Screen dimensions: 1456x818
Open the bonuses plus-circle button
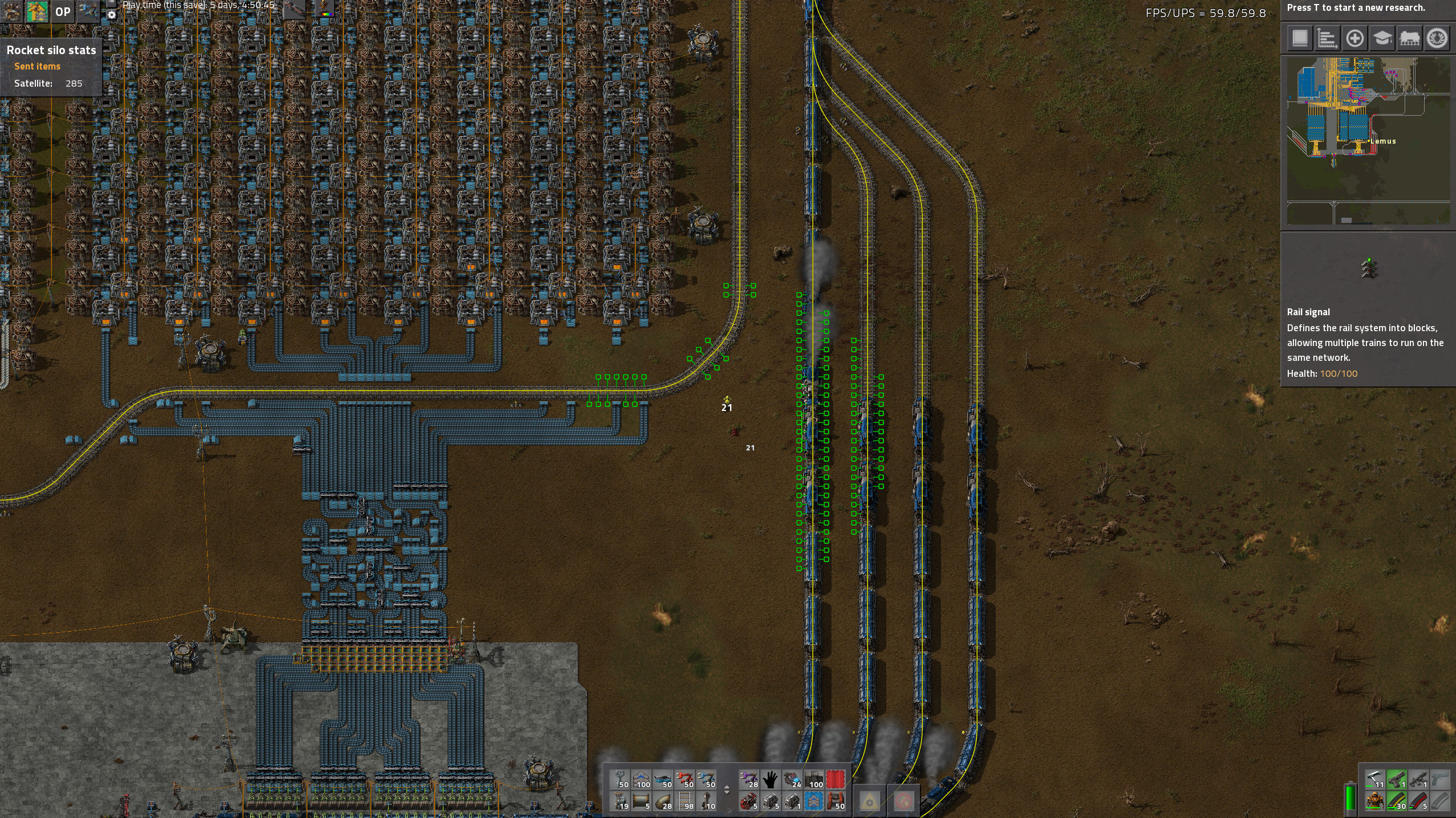click(x=1354, y=39)
